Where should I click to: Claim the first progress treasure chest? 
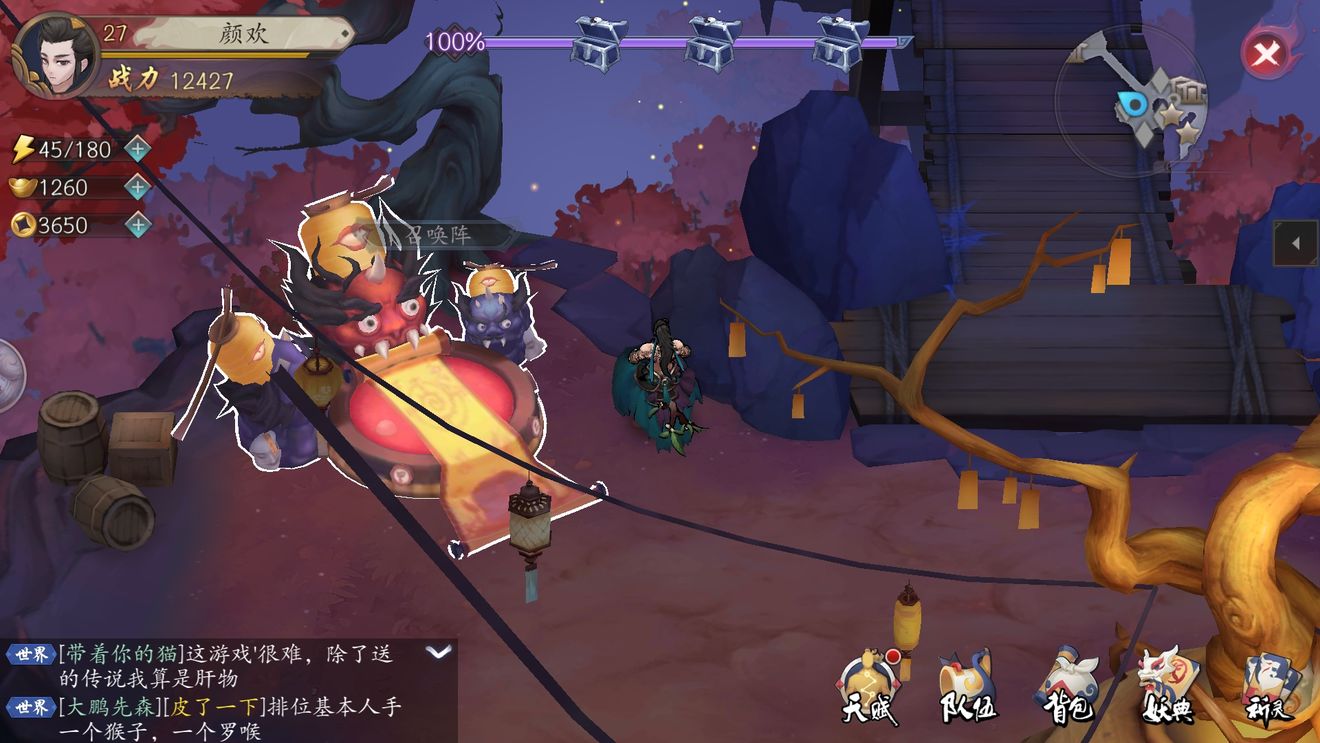click(x=598, y=42)
